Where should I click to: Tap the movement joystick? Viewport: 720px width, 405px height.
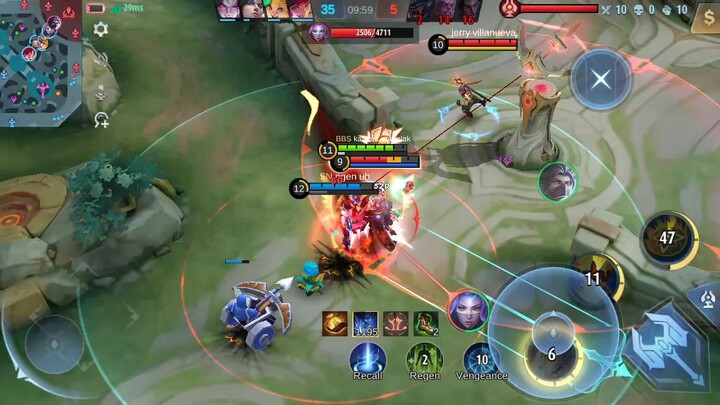54,344
